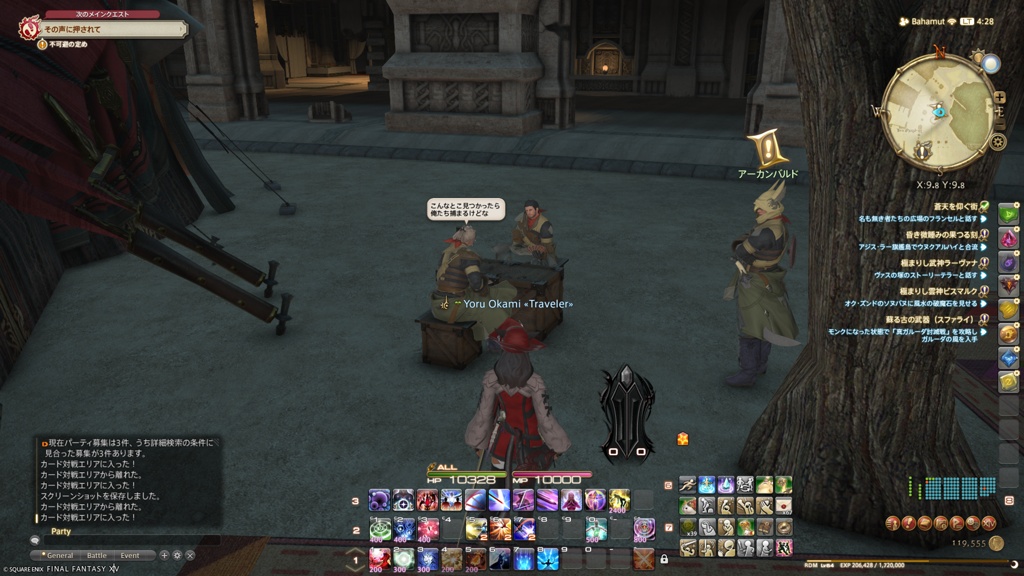Select the General chat tab
1024x576 pixels.
click(60, 555)
